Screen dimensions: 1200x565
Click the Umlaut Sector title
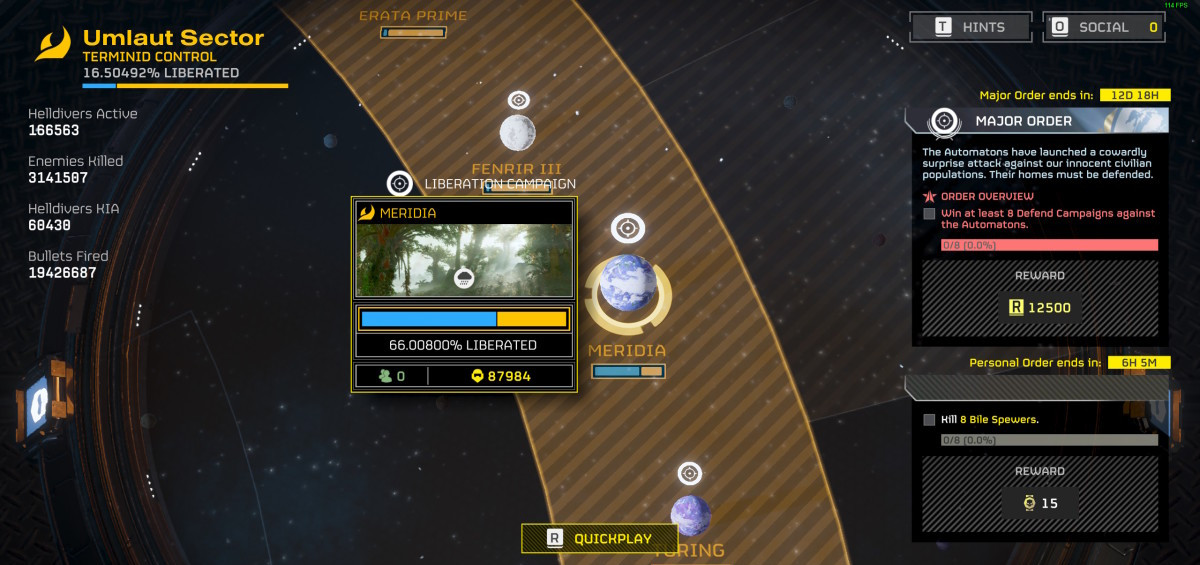[x=173, y=39]
